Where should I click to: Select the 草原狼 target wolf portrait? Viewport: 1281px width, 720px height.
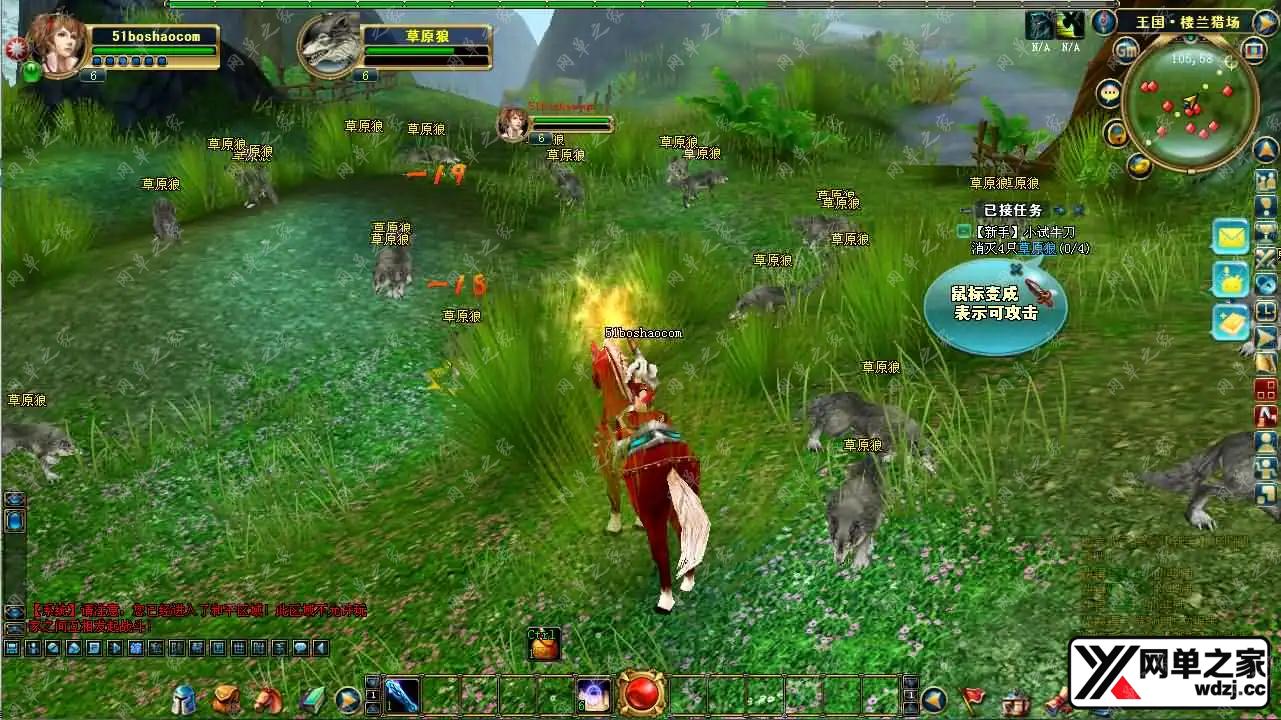click(330, 42)
